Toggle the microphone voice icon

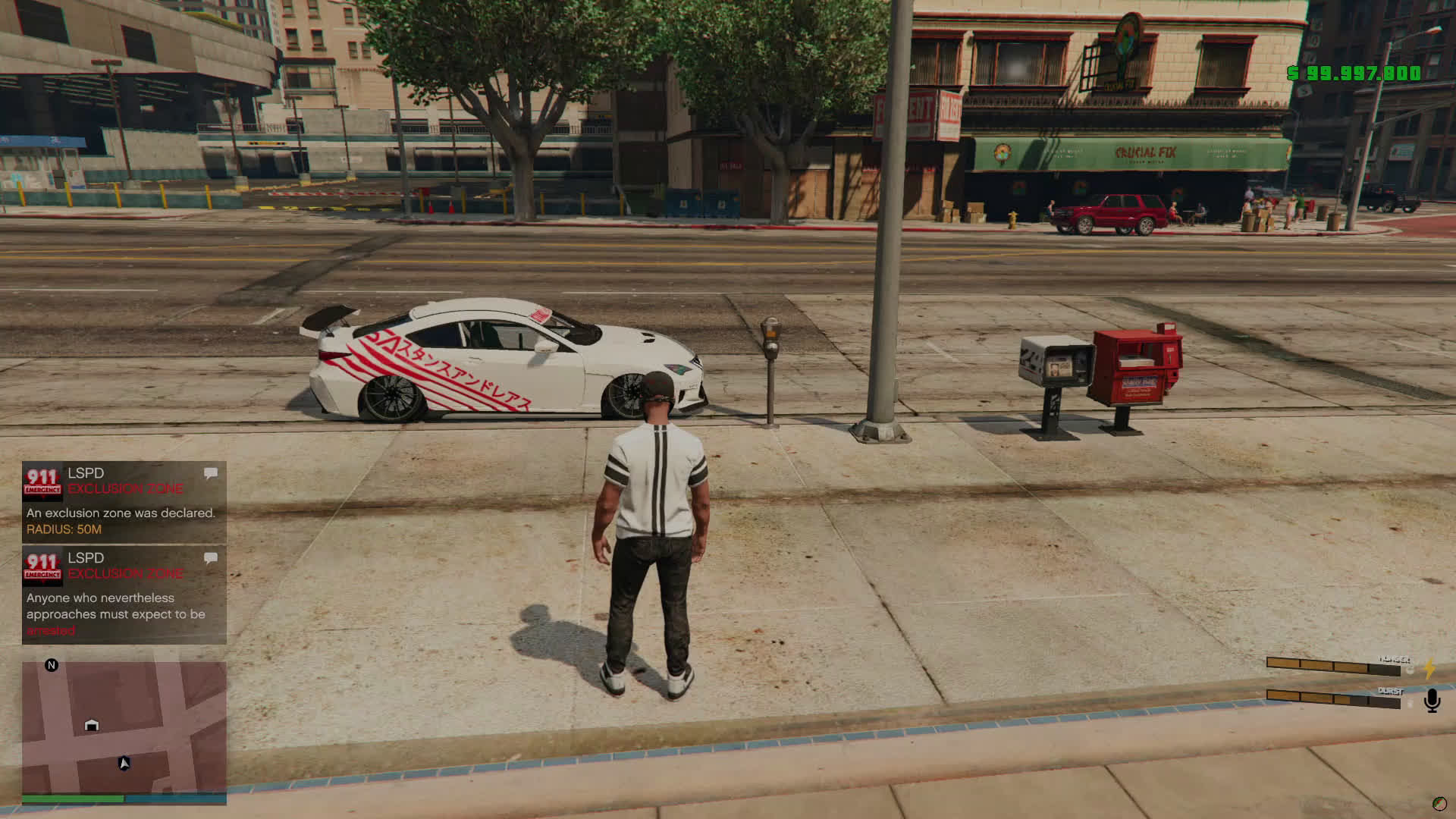coord(1432,700)
